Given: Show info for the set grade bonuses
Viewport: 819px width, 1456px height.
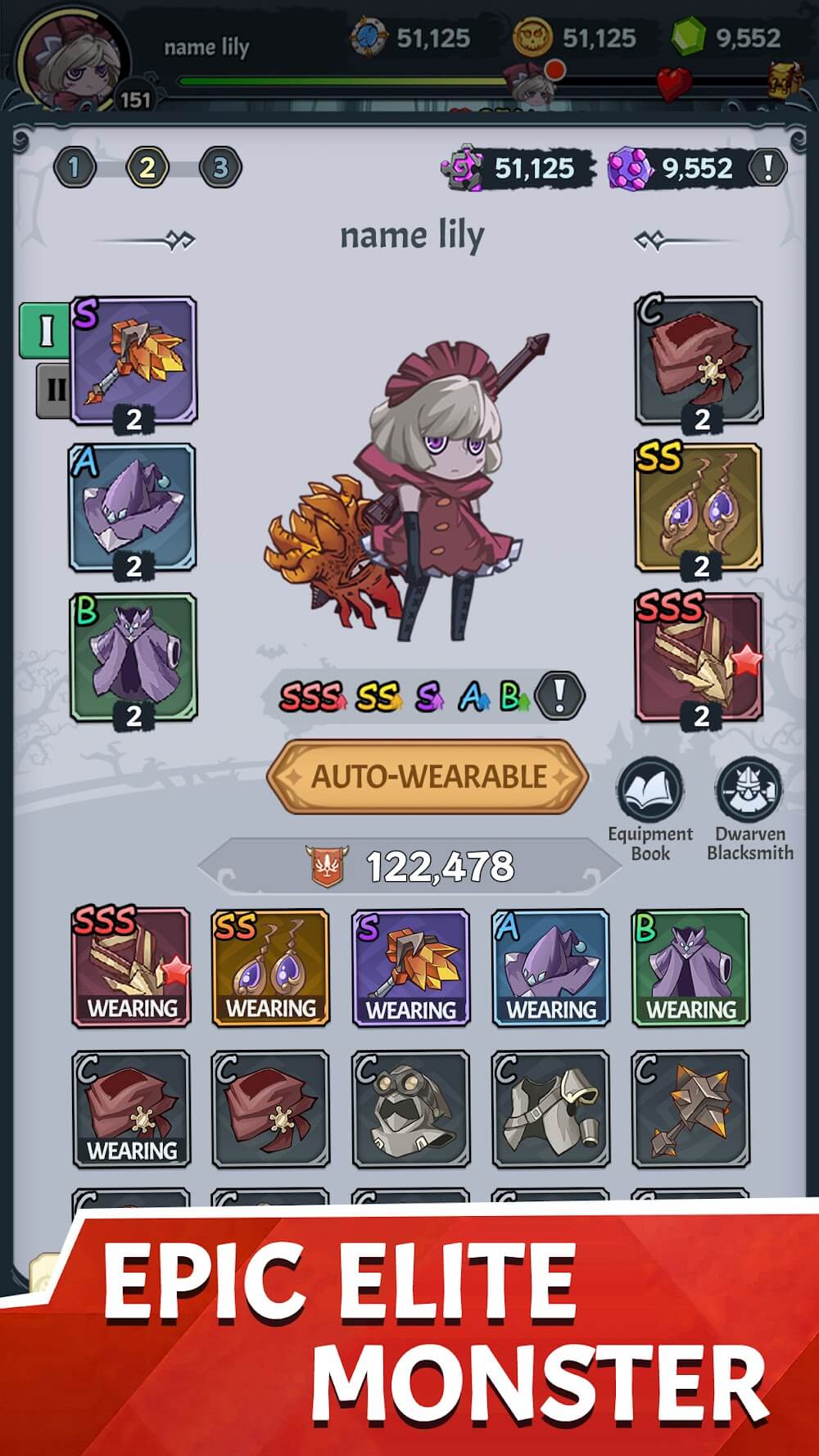Looking at the screenshot, I should coord(559,695).
